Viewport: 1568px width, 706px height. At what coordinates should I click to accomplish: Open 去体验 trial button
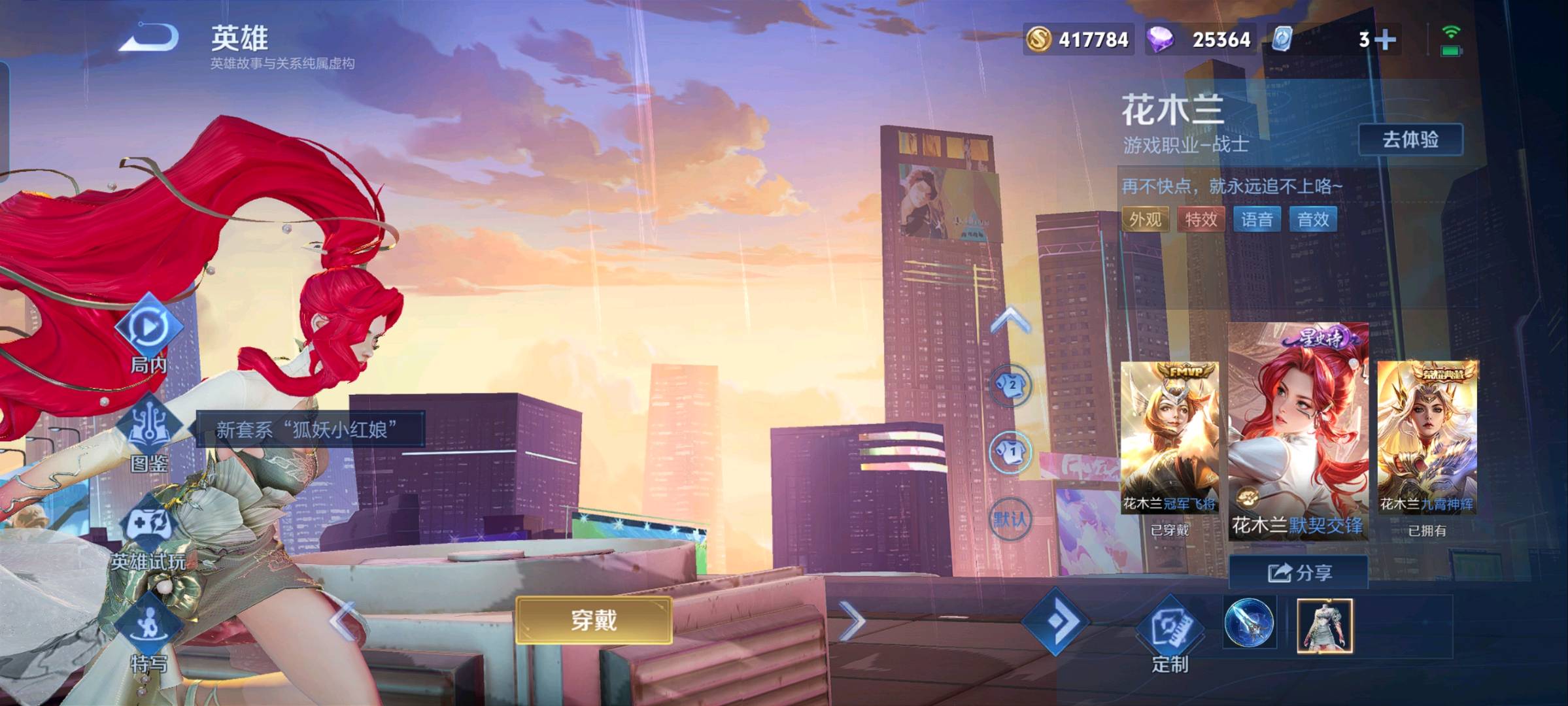(1410, 139)
